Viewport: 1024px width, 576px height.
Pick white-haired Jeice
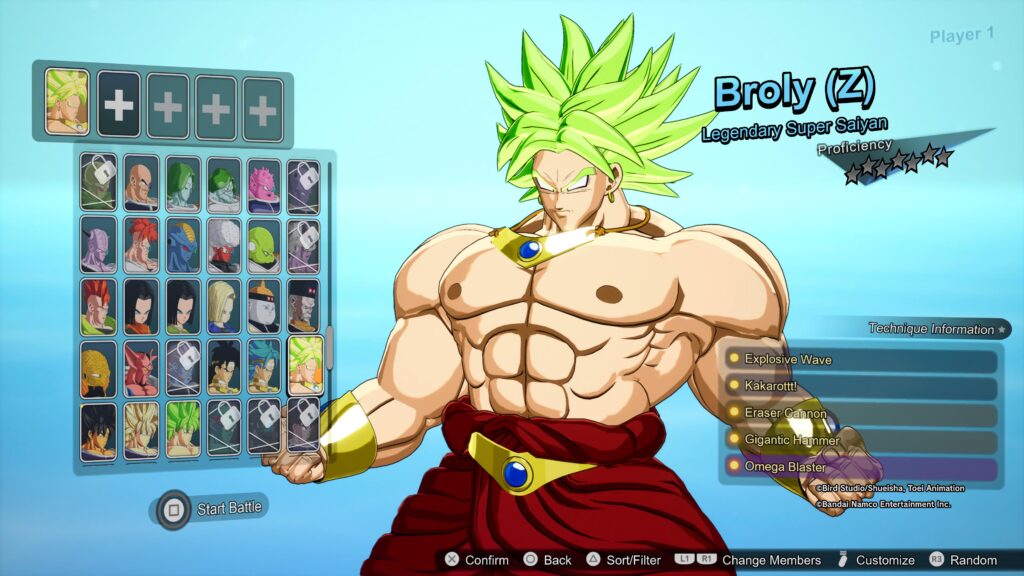pos(223,245)
